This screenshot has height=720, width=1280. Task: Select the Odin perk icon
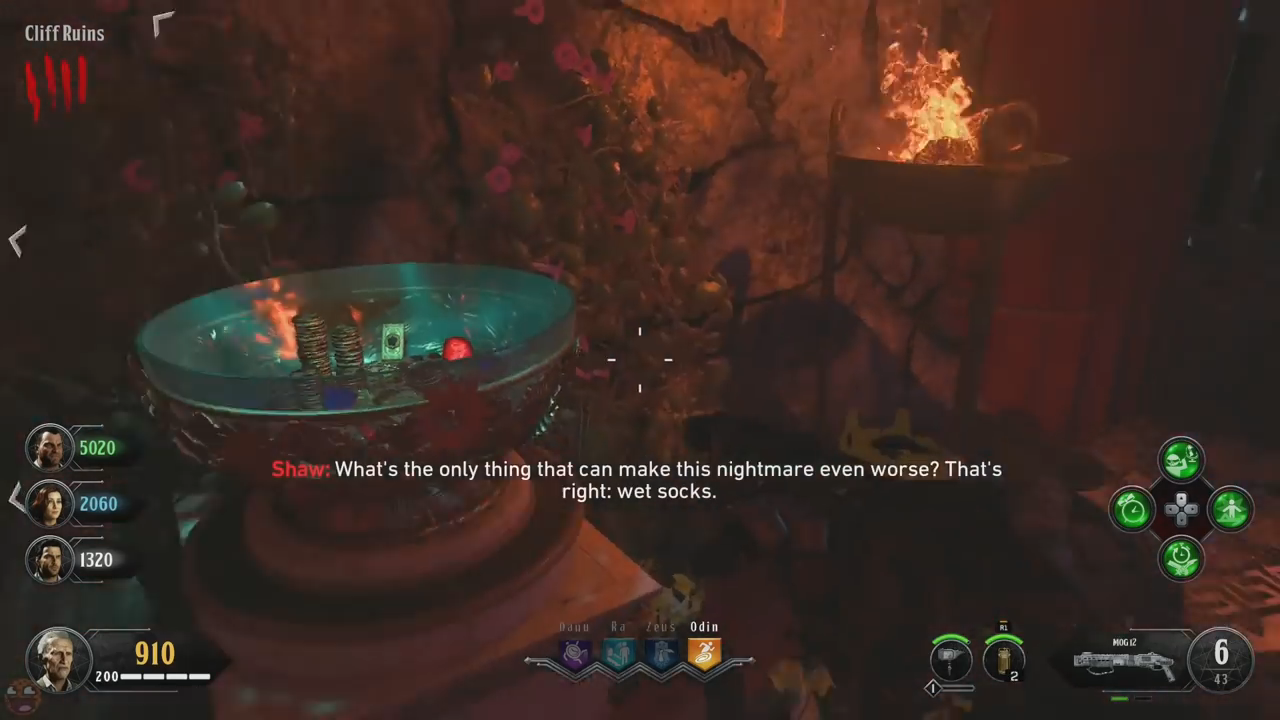tap(704, 654)
